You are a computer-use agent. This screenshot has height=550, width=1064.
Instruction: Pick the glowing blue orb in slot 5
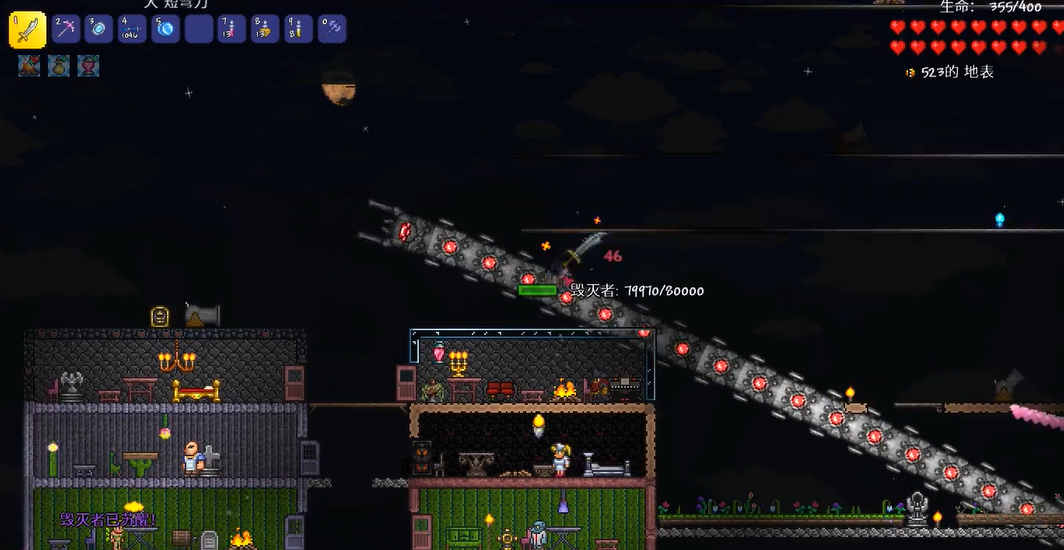pyautogui.click(x=166, y=29)
